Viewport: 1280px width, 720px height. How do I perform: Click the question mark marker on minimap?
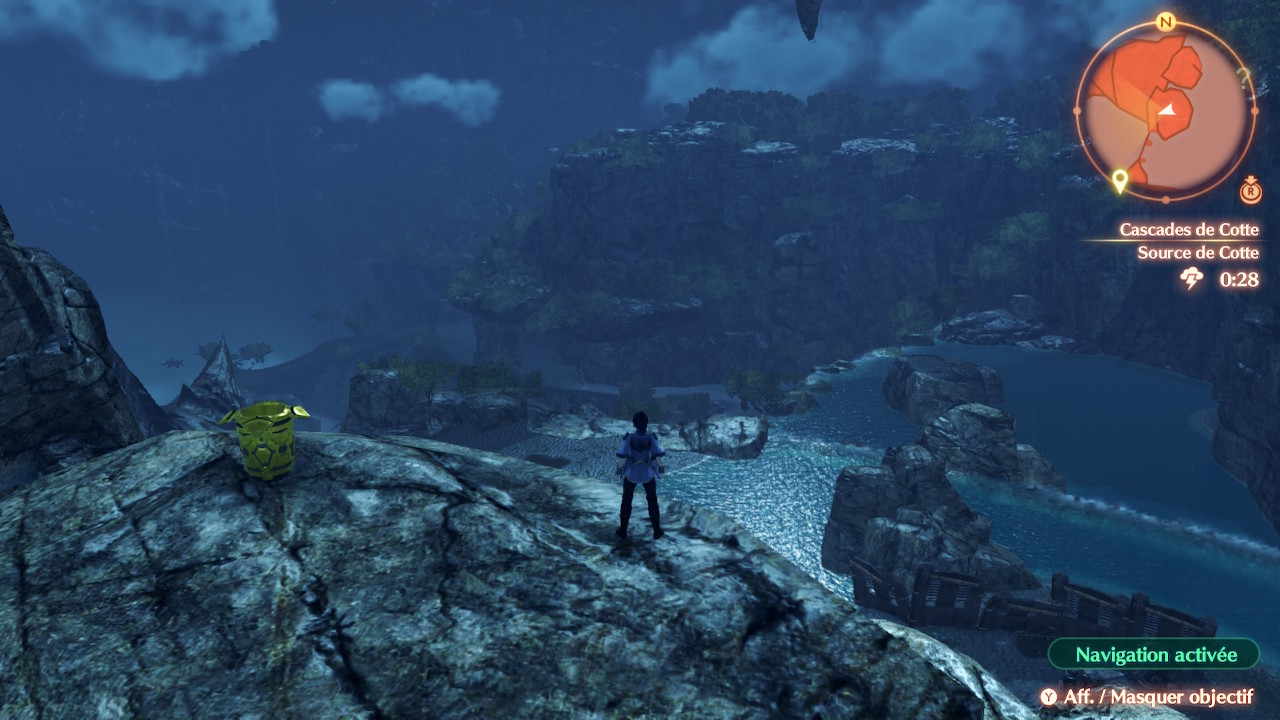pos(1243,76)
